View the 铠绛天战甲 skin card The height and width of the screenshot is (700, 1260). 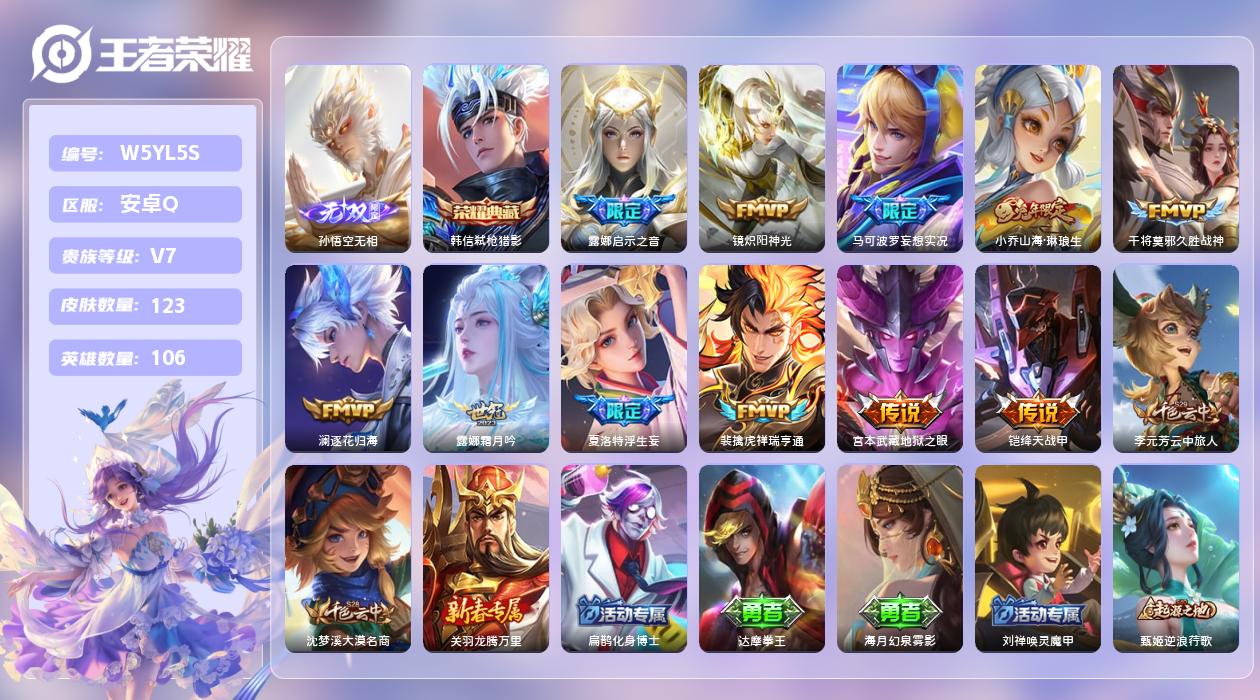1038,358
